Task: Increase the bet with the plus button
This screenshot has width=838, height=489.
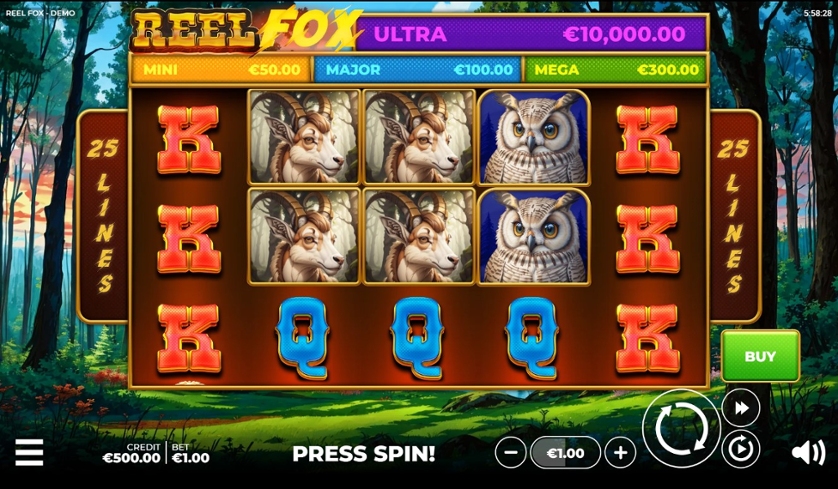Action: click(x=620, y=453)
